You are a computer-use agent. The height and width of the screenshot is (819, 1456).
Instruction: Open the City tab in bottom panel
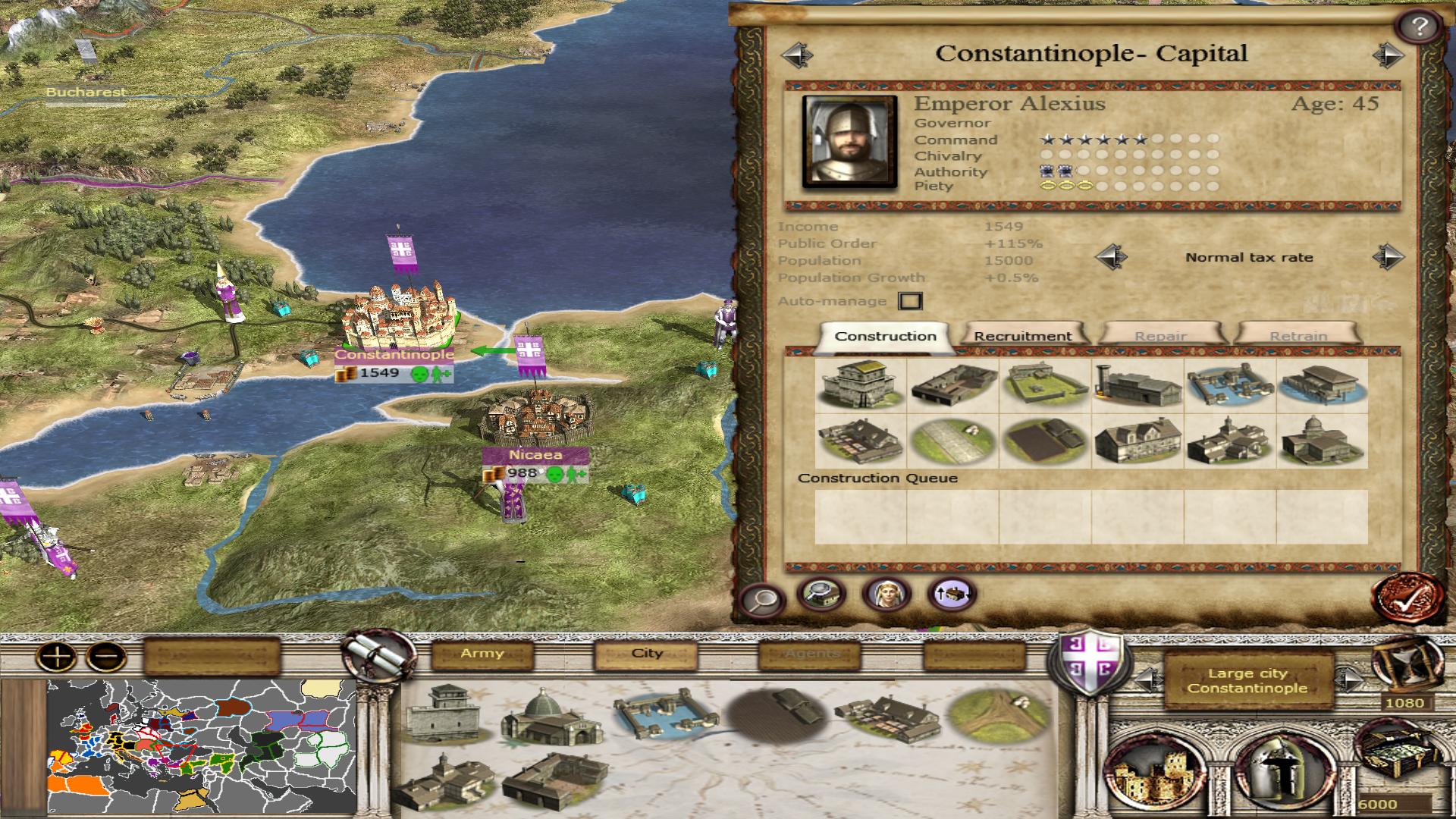pyautogui.click(x=647, y=654)
